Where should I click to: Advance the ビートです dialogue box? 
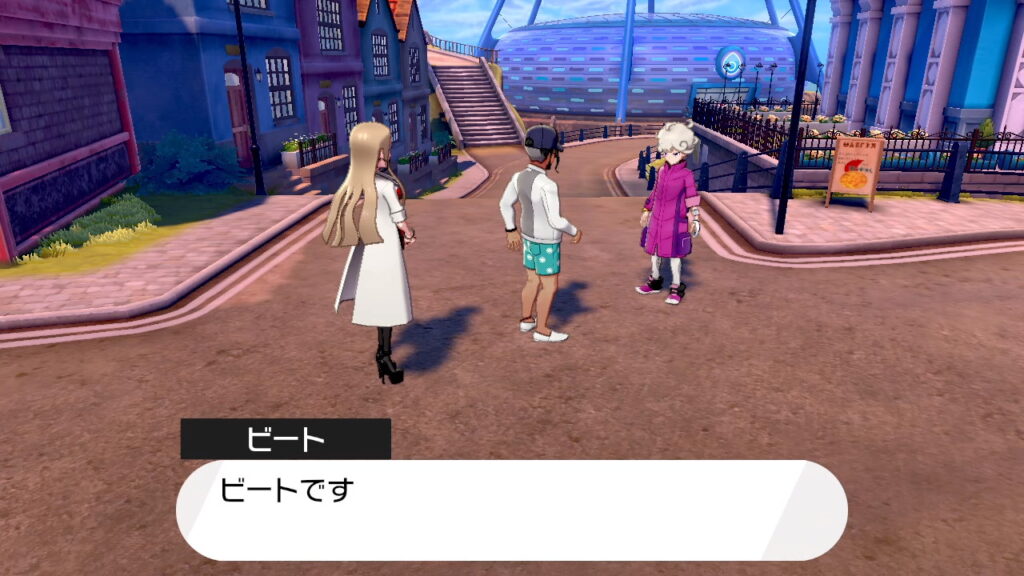coord(511,509)
